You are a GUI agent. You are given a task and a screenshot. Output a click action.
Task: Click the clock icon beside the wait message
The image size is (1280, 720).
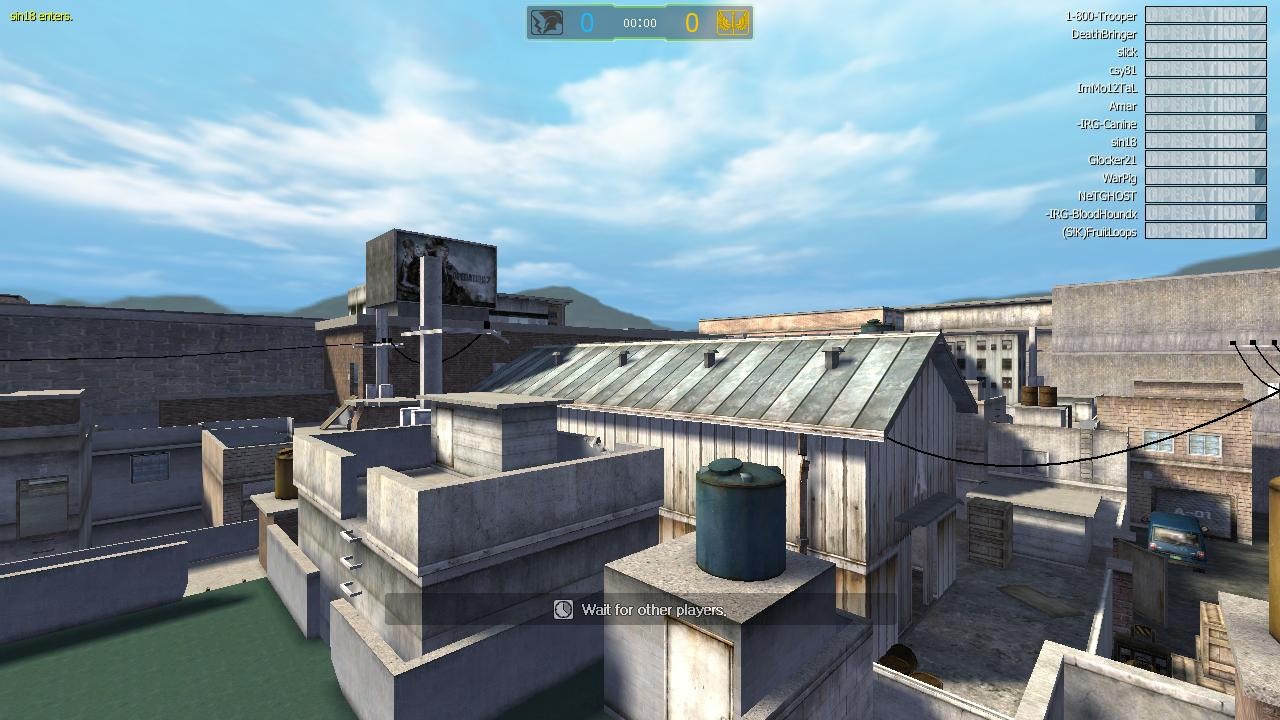(x=561, y=610)
